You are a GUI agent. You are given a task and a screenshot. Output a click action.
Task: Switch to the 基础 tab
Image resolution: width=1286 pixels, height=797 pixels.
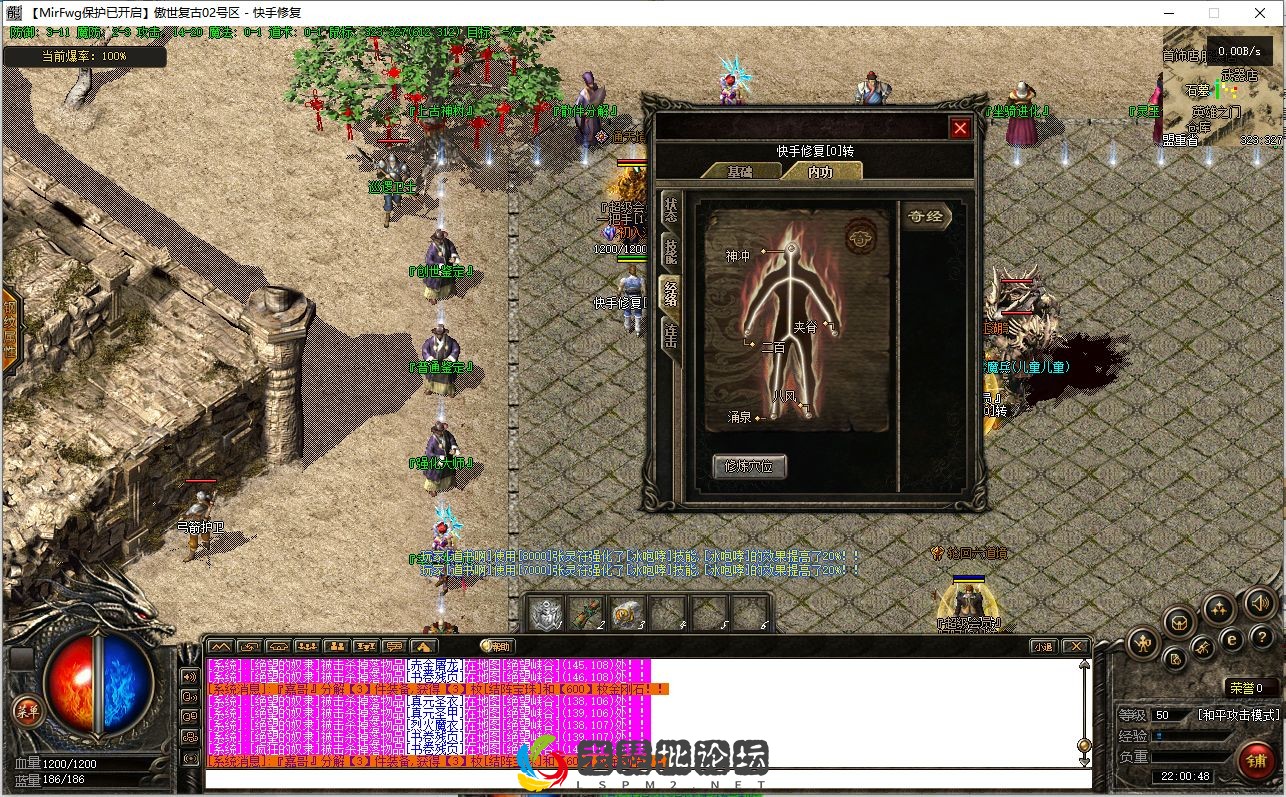coord(740,171)
